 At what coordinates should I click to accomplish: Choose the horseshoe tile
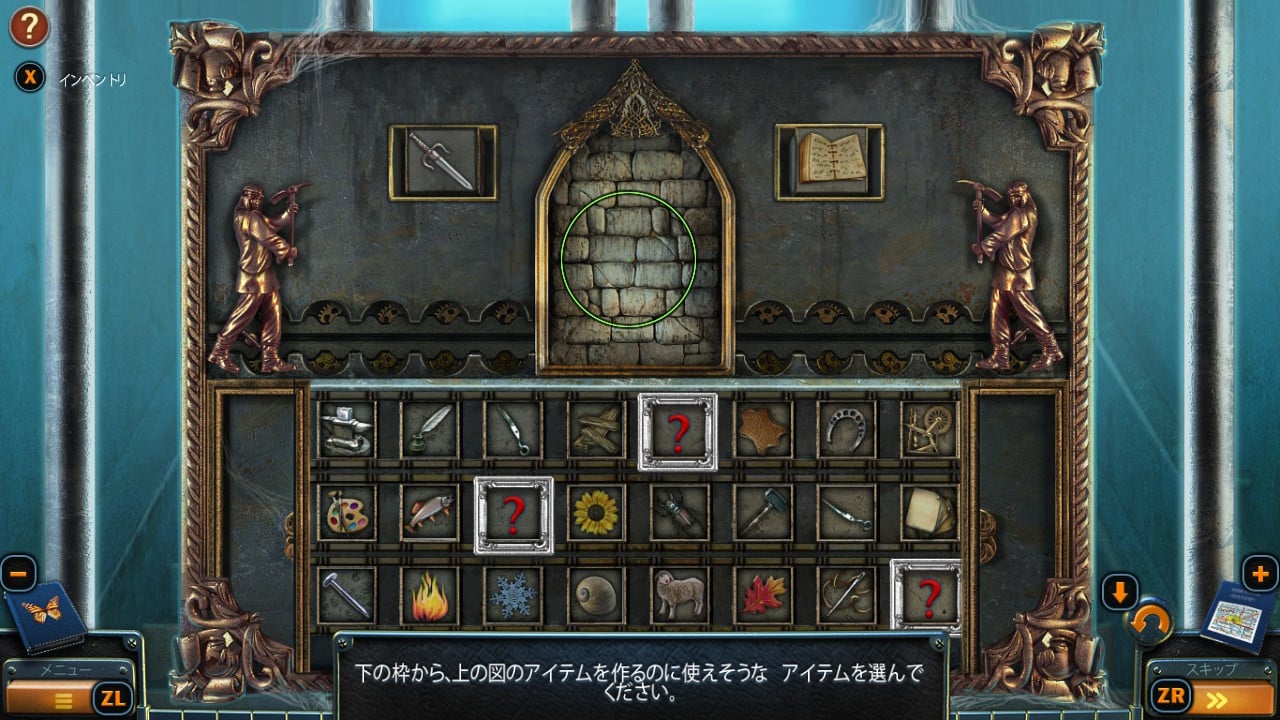[846, 429]
